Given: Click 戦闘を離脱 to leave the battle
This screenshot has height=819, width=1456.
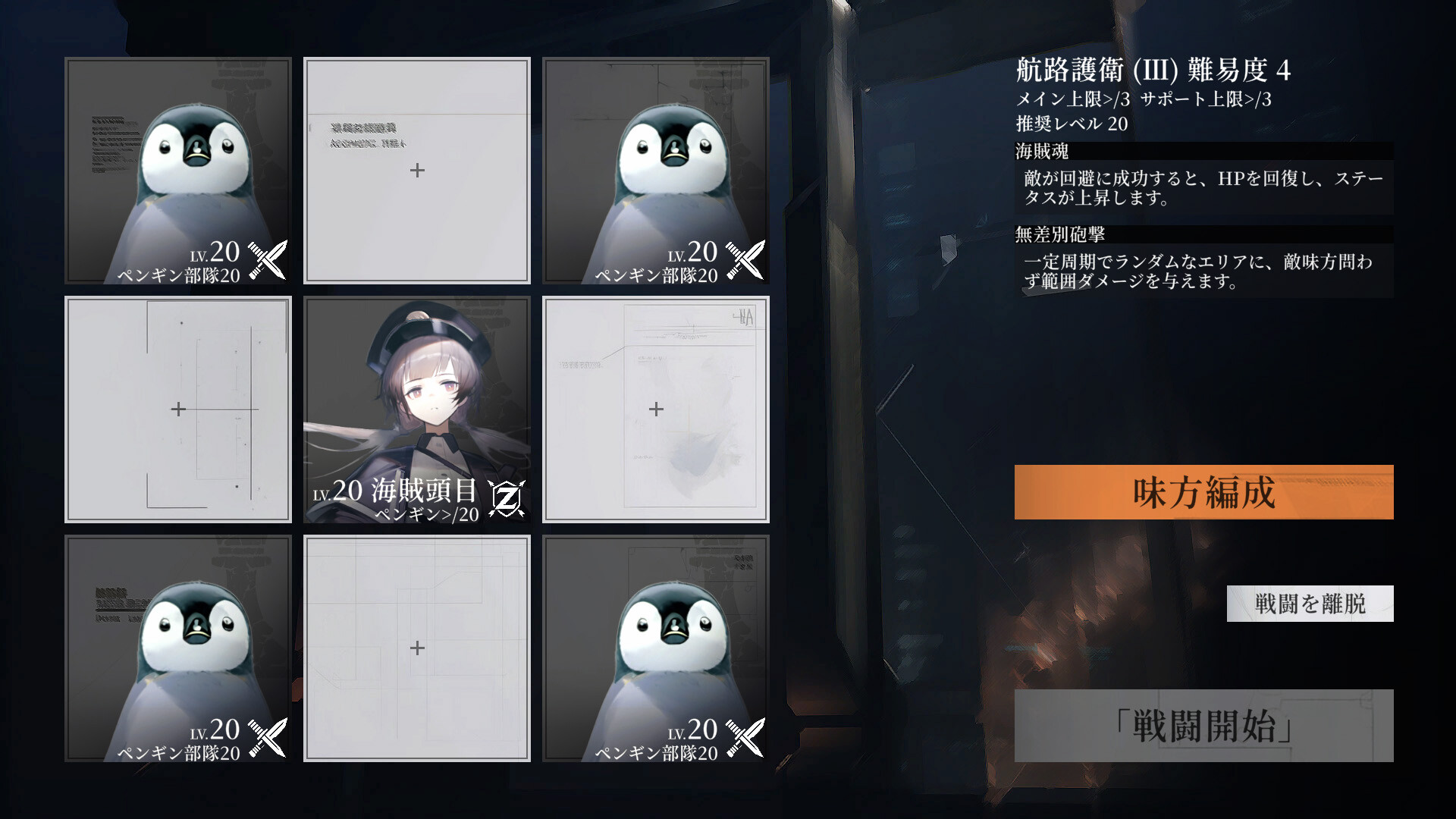Looking at the screenshot, I should tap(1310, 604).
